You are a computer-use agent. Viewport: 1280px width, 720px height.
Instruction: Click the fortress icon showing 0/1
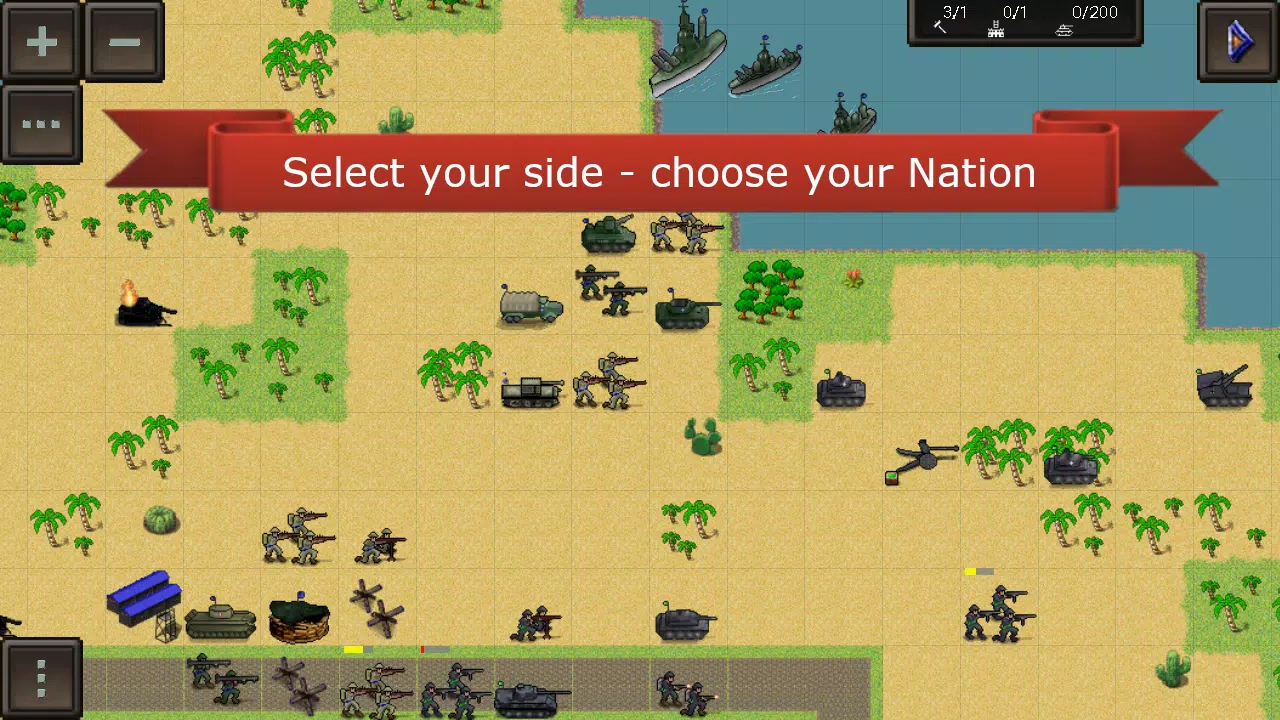(1000, 20)
